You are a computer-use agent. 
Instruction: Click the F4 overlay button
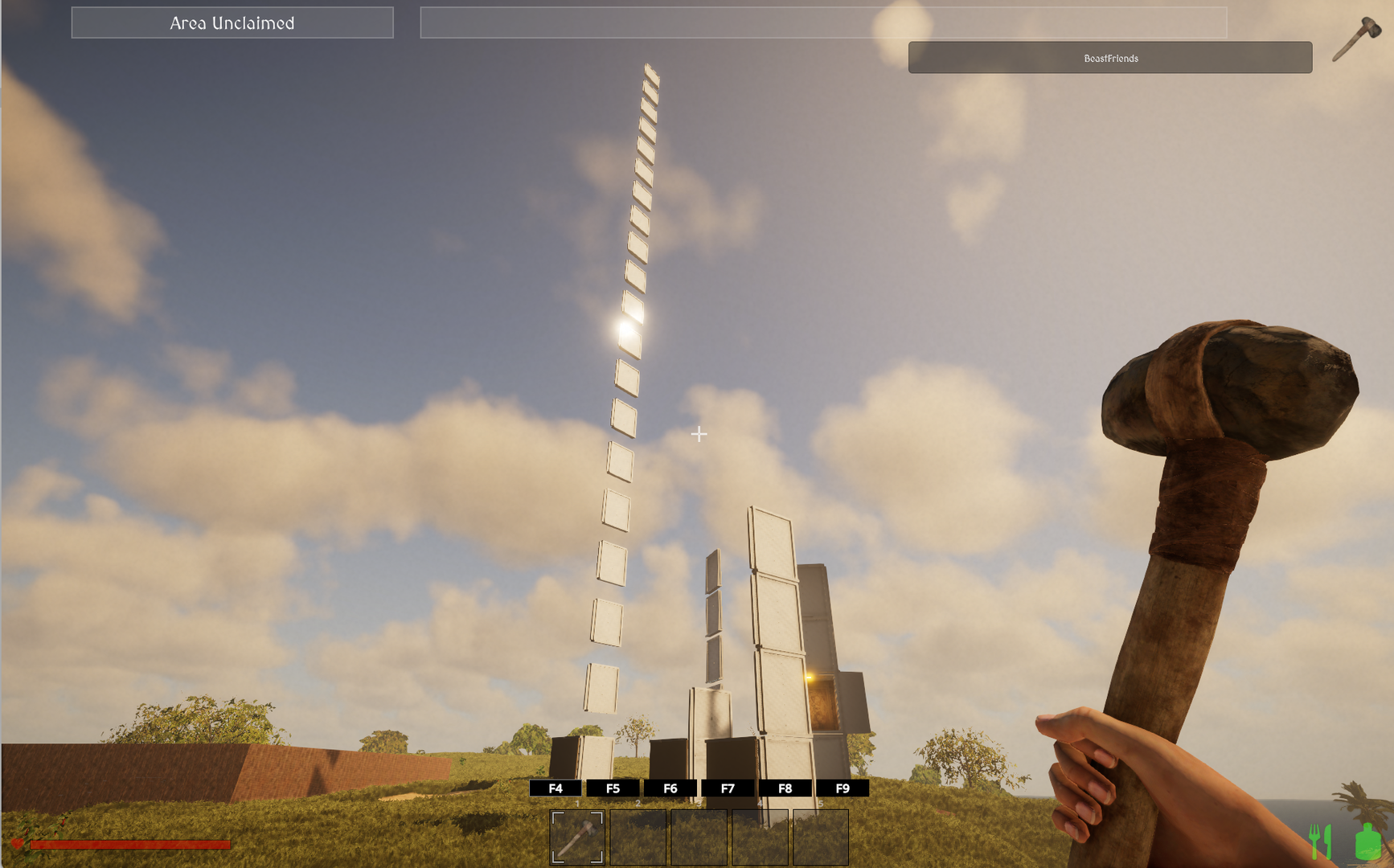click(x=556, y=788)
